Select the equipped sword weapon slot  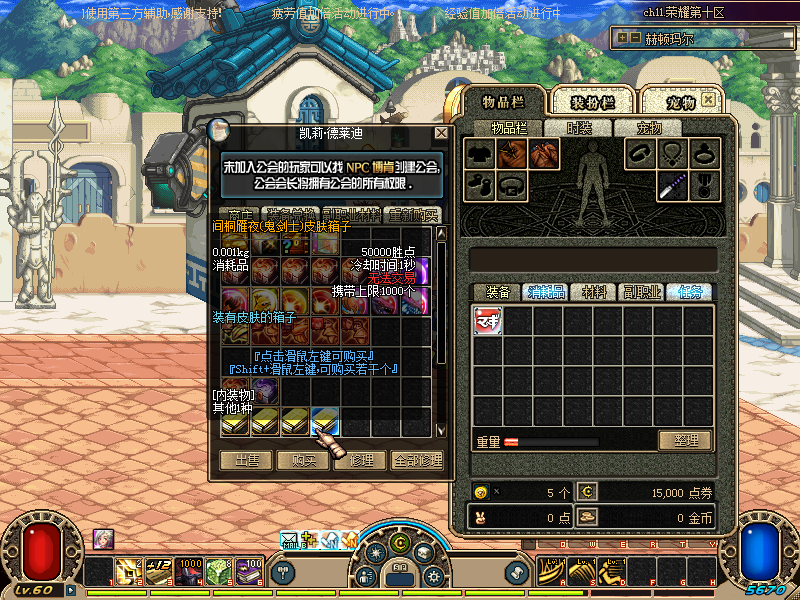(672, 185)
